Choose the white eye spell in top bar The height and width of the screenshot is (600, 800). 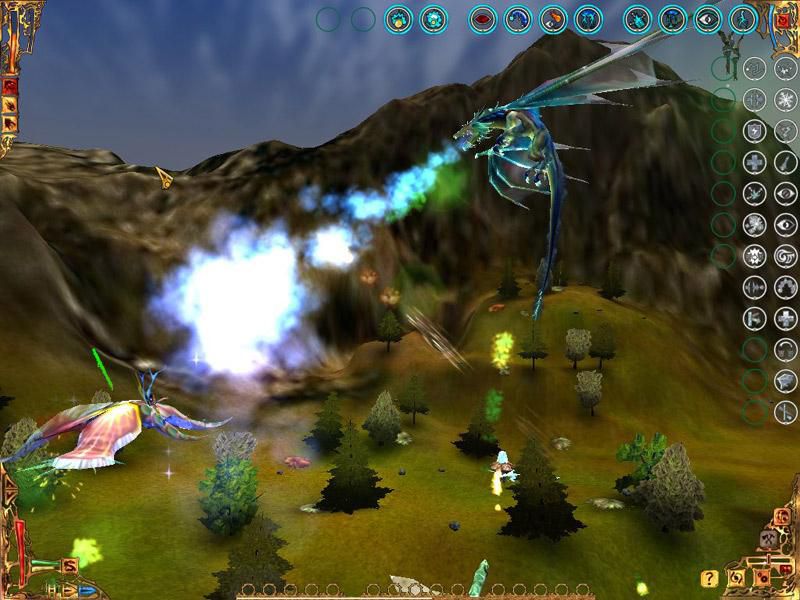click(708, 19)
